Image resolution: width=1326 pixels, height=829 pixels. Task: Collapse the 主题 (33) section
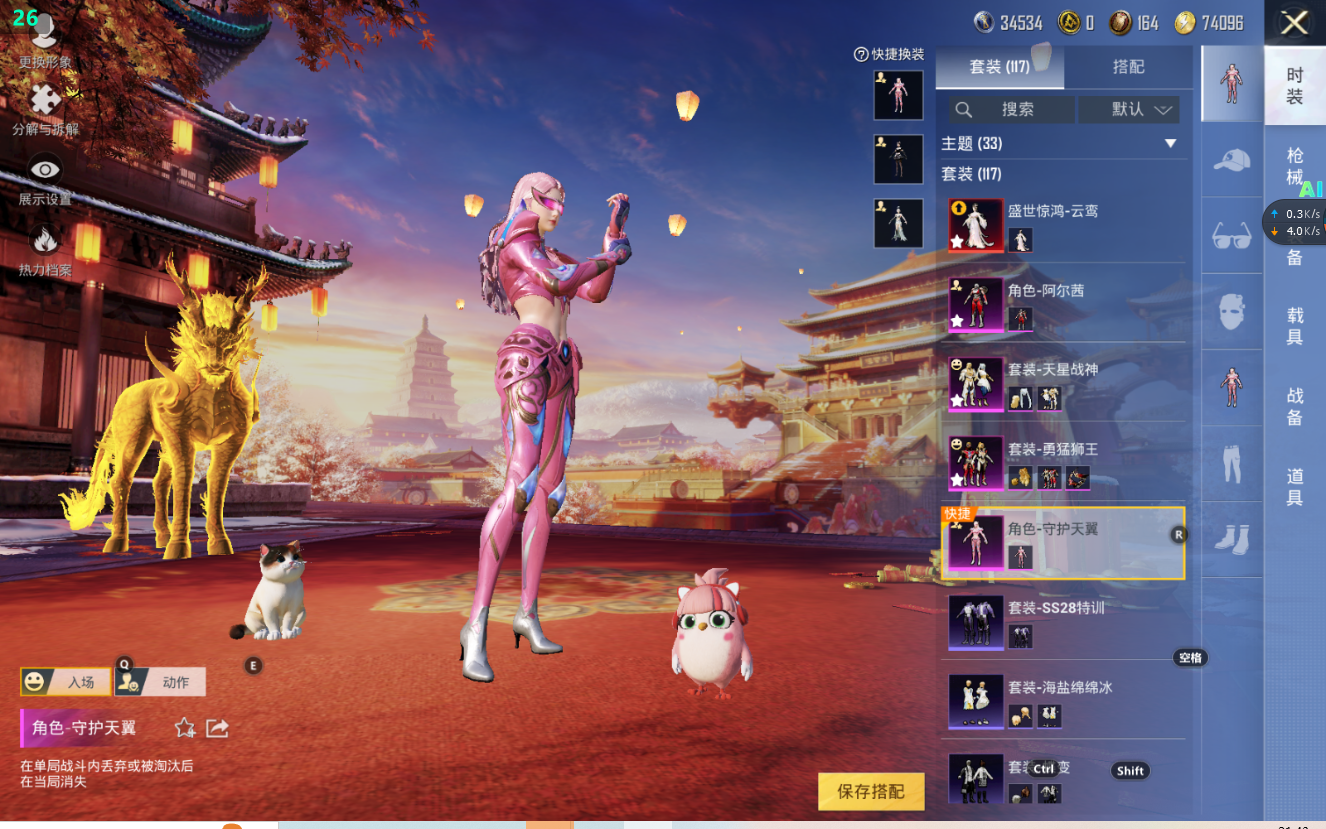[x=1170, y=144]
